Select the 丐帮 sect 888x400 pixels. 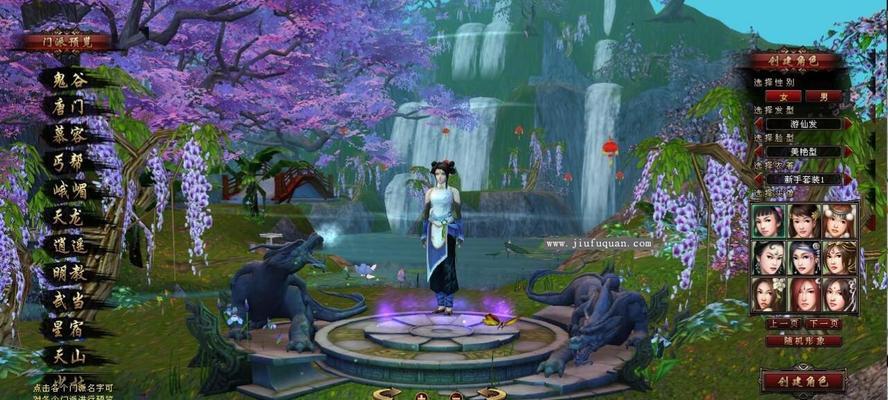68,160
